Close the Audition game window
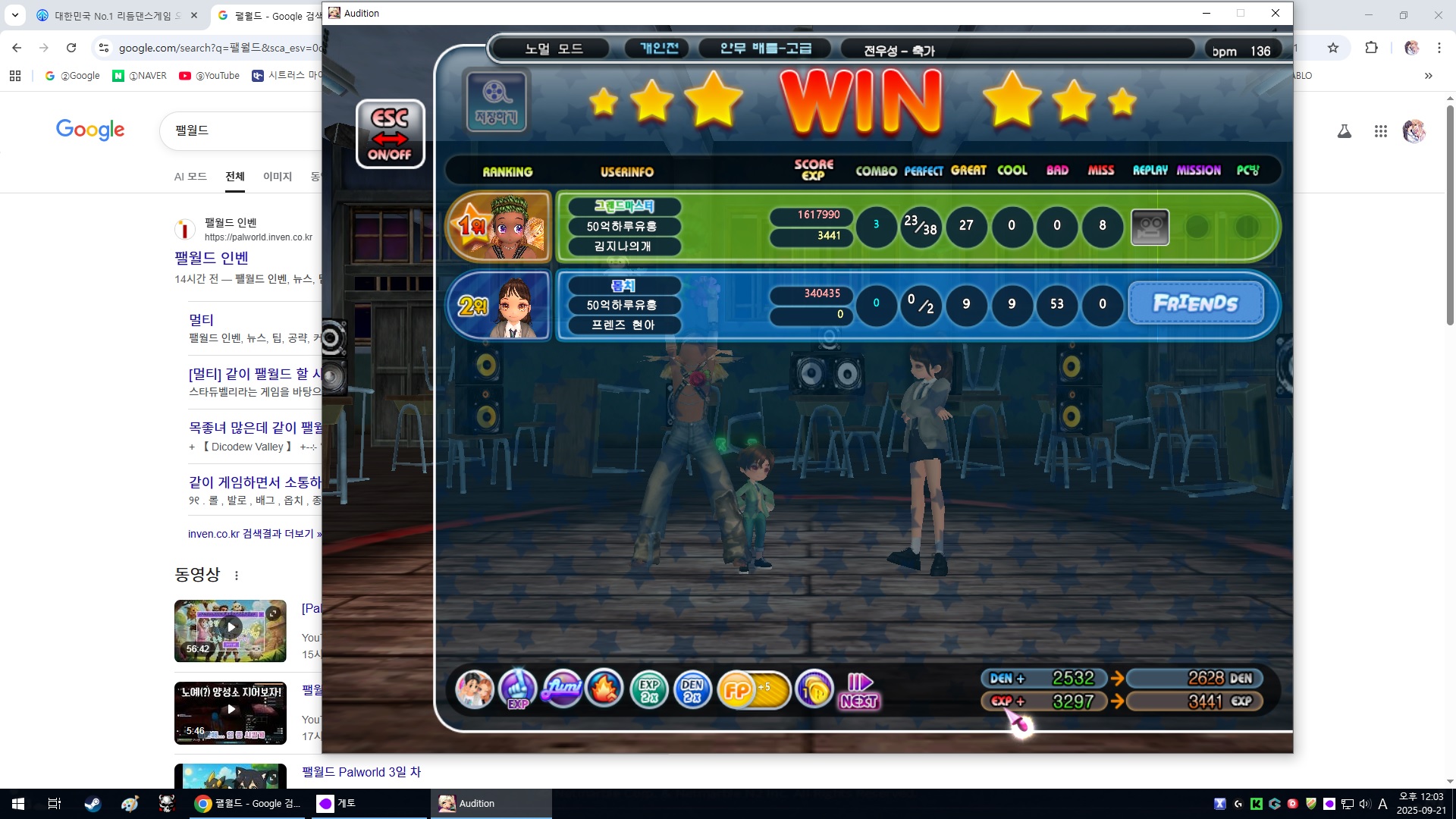The image size is (1456, 819). (1276, 13)
